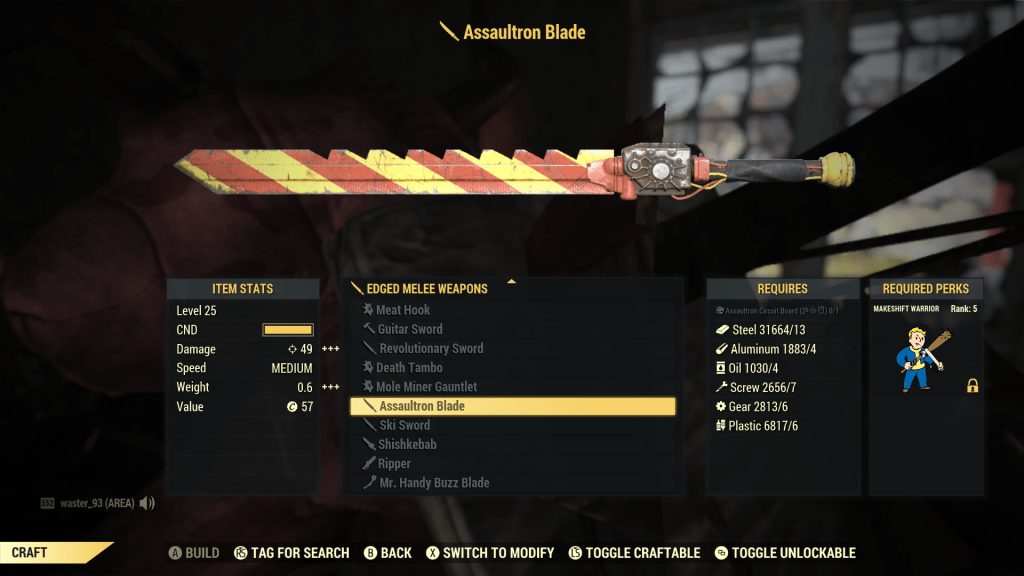Choose the highlighted Assaultron Blade entry
Screen dimensions: 1024x576
[512, 406]
